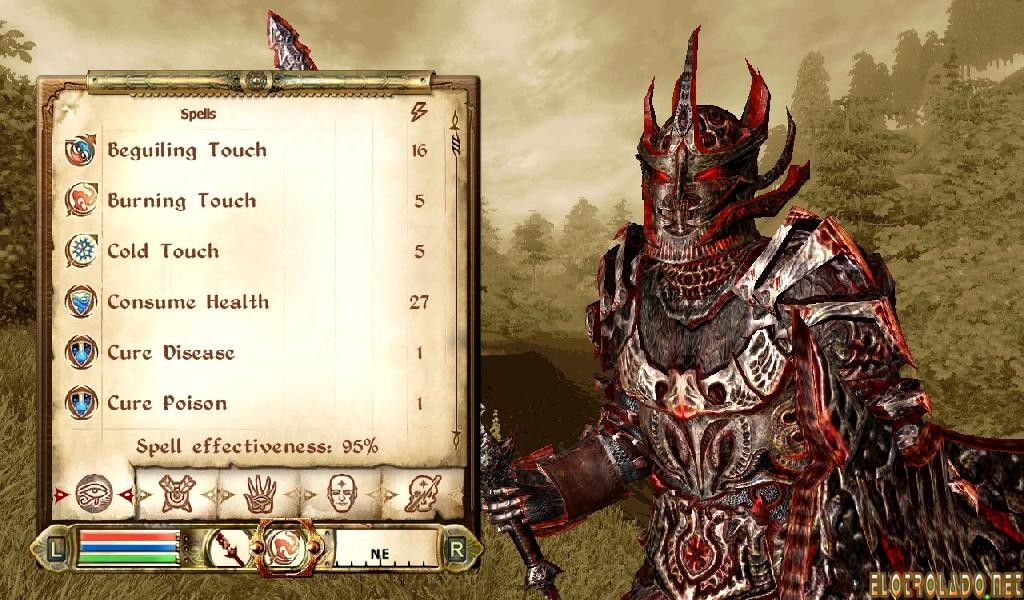The image size is (1024, 600).
Task: Choose the Cure Poison spell
Action: (x=167, y=404)
